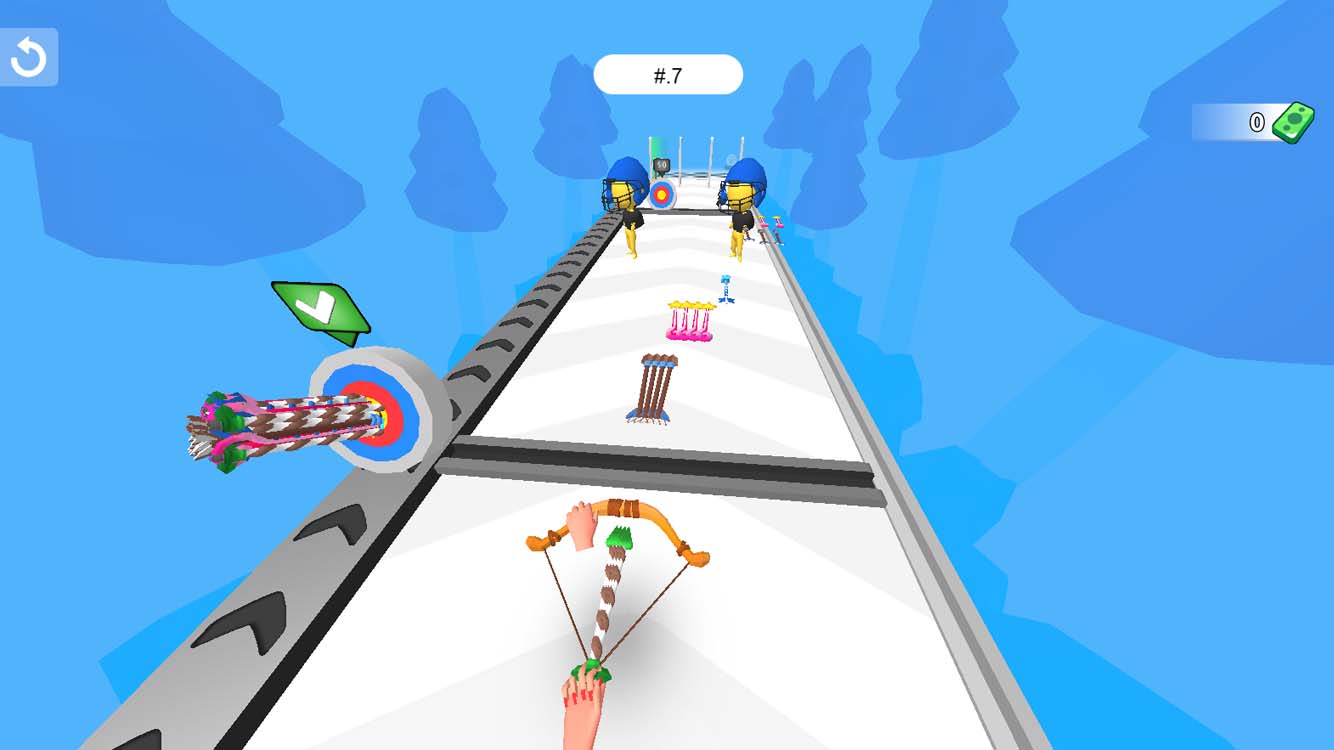
Task: Tap the nocked arrow on the bowstring
Action: pyautogui.click(x=610, y=590)
